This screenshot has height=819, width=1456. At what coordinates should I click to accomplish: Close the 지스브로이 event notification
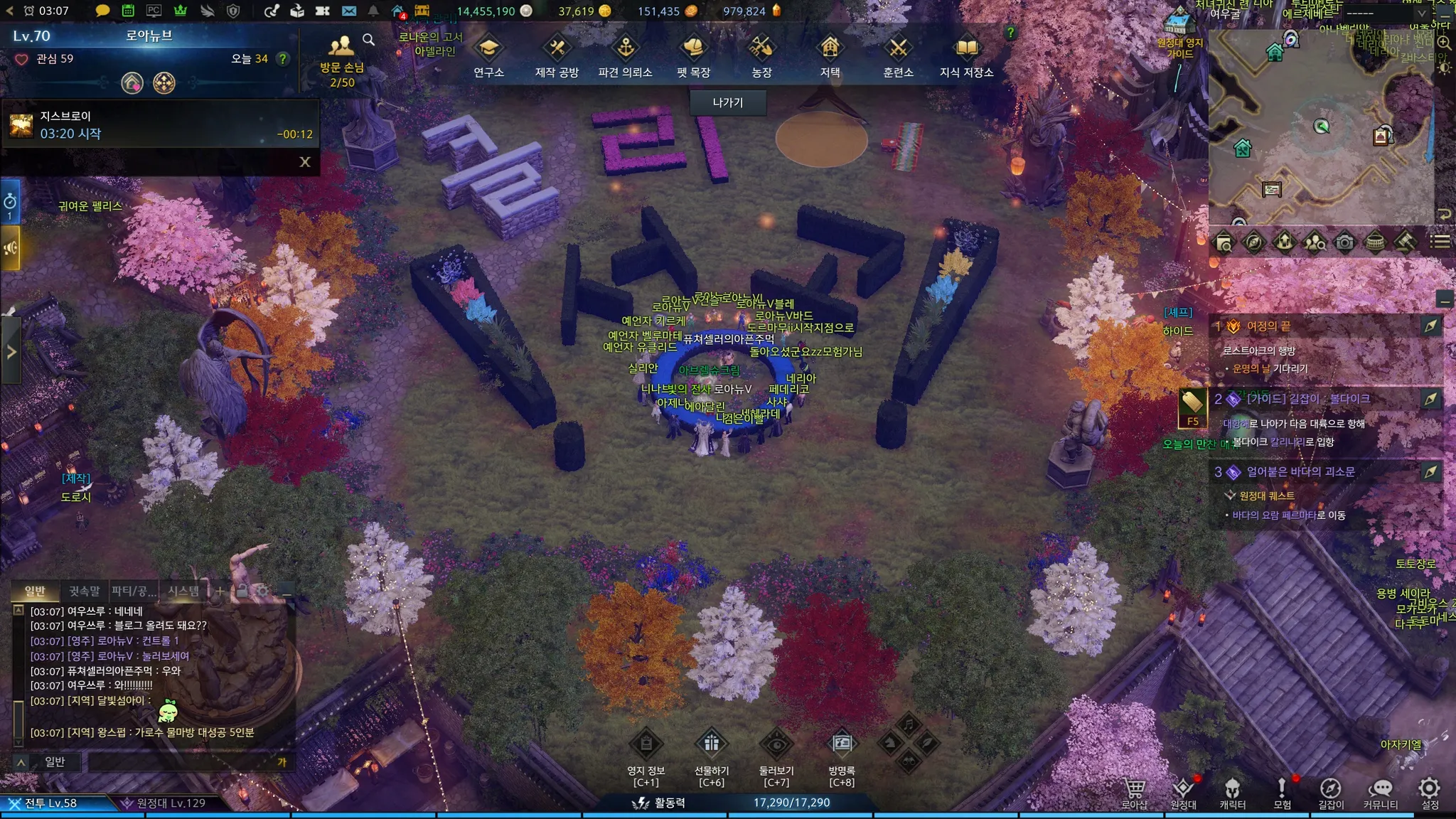(305, 162)
